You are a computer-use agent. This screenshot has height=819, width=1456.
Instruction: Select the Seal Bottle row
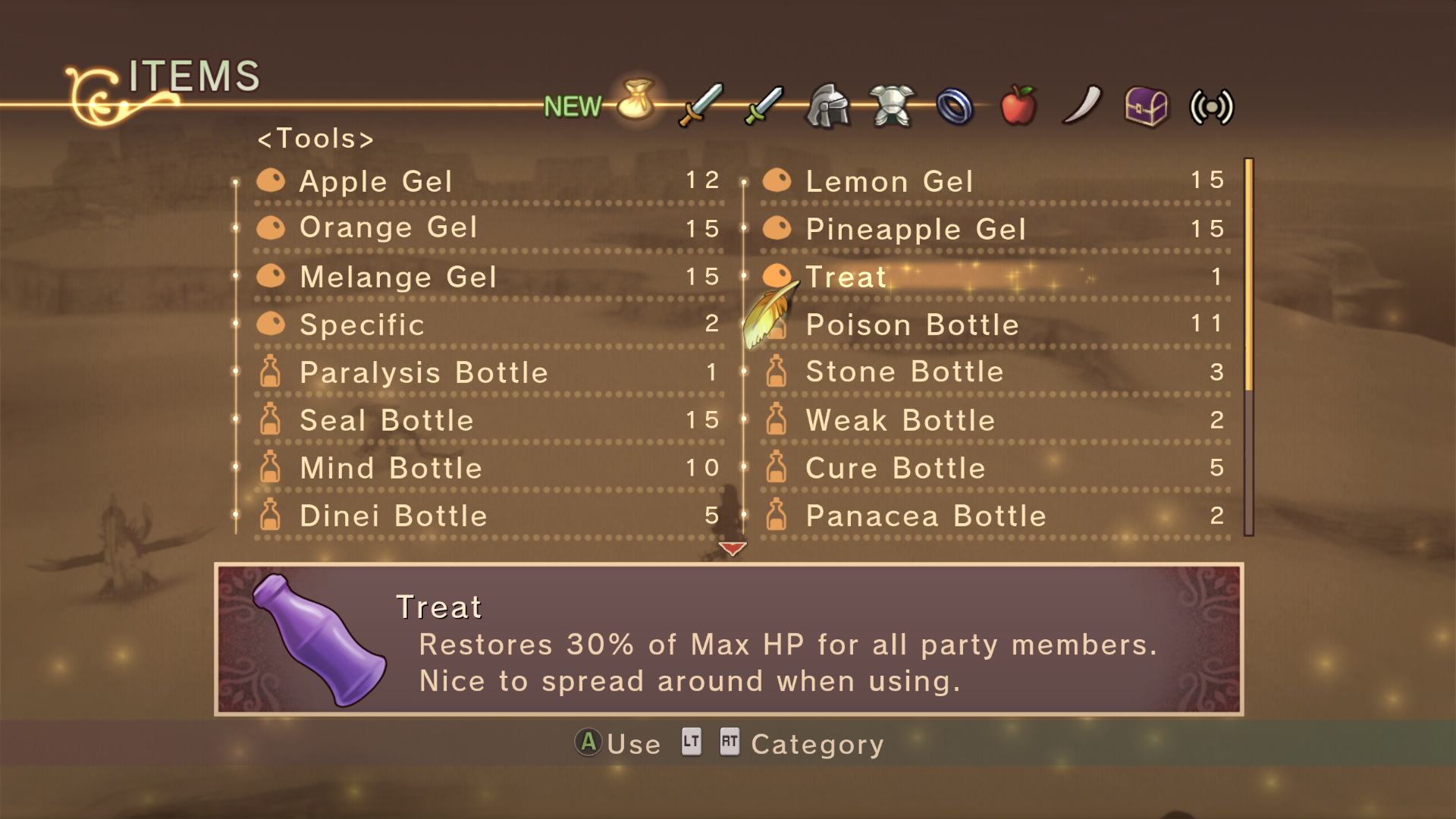click(386, 420)
